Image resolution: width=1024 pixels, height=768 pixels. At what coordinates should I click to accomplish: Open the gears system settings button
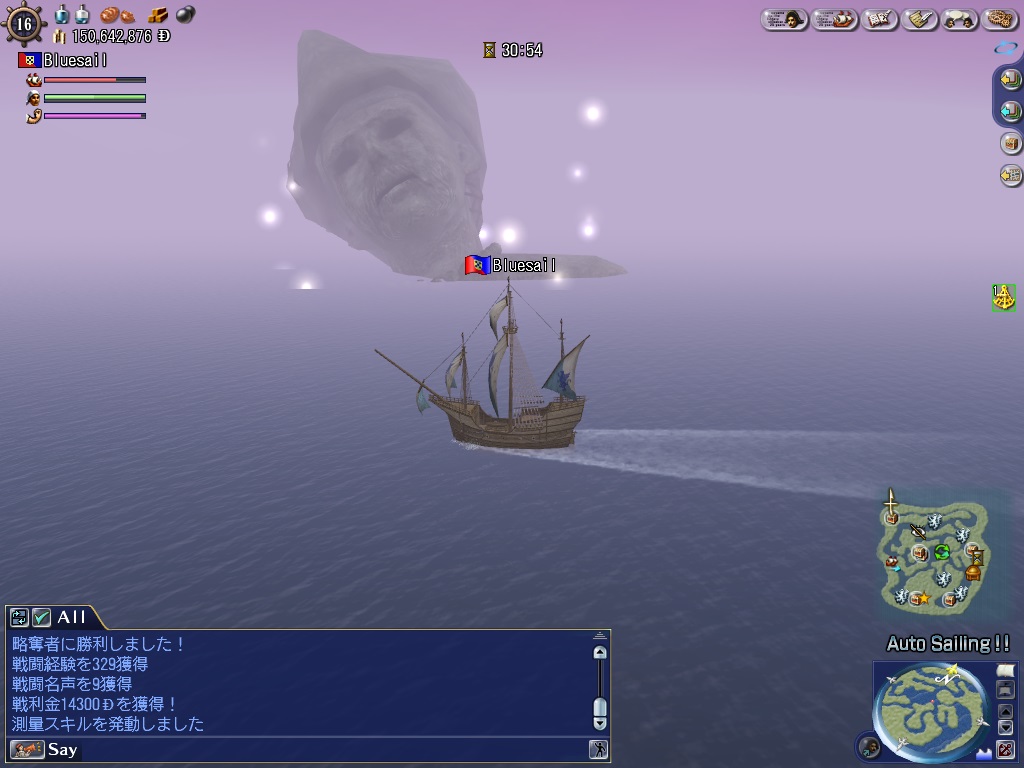tap(1000, 19)
